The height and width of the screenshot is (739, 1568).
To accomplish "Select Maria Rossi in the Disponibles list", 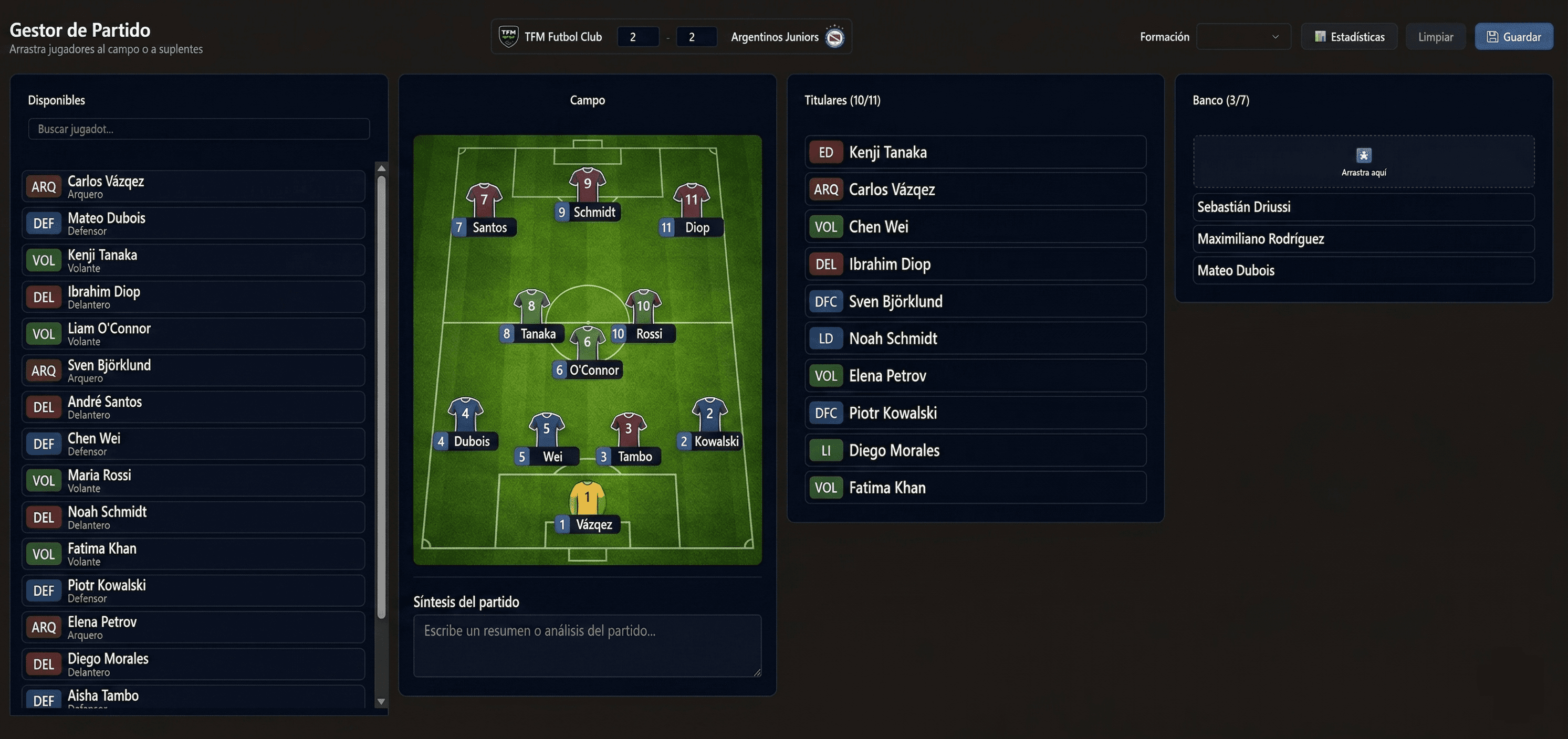I will (194, 480).
